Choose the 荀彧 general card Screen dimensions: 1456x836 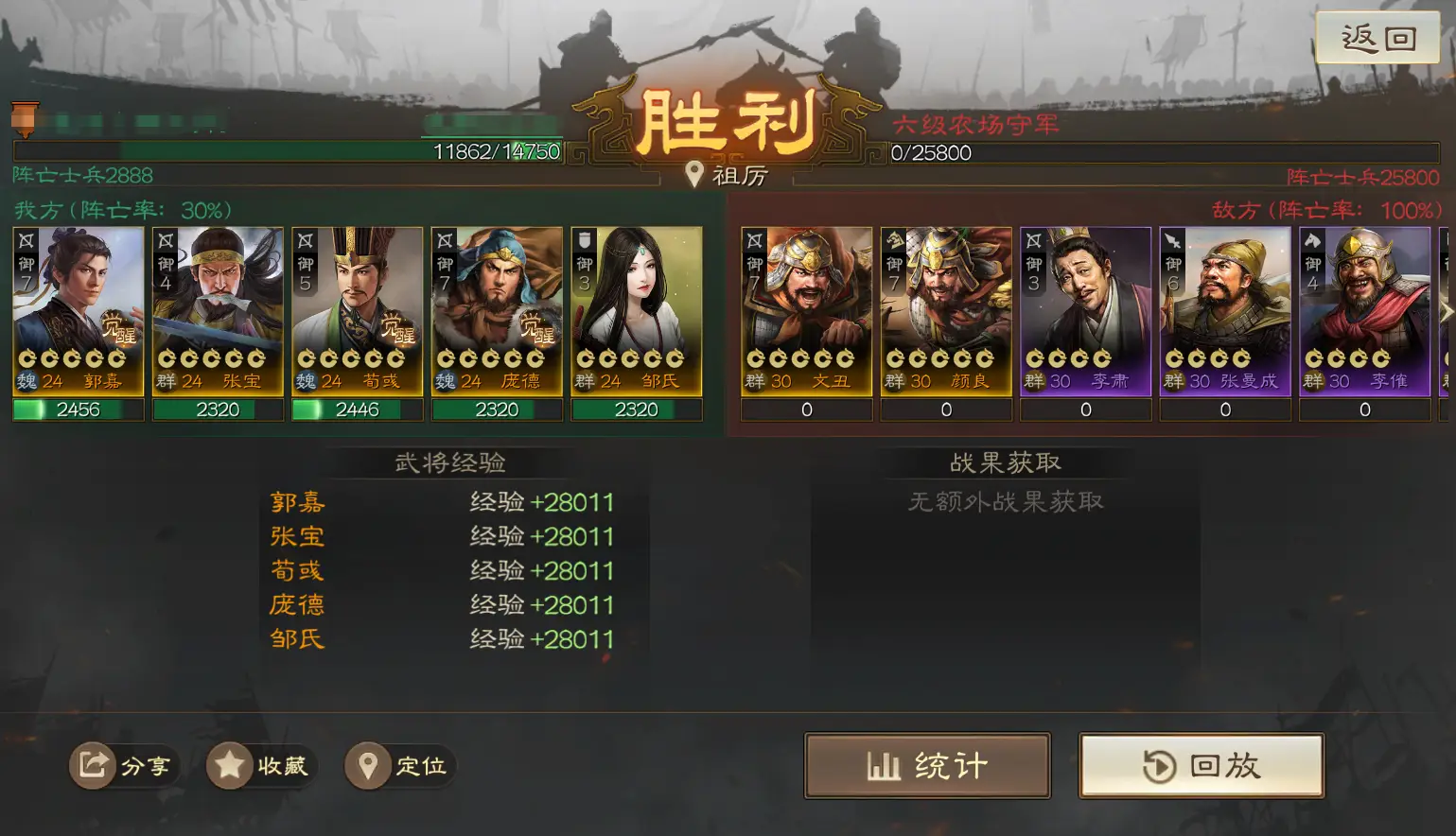click(x=358, y=311)
